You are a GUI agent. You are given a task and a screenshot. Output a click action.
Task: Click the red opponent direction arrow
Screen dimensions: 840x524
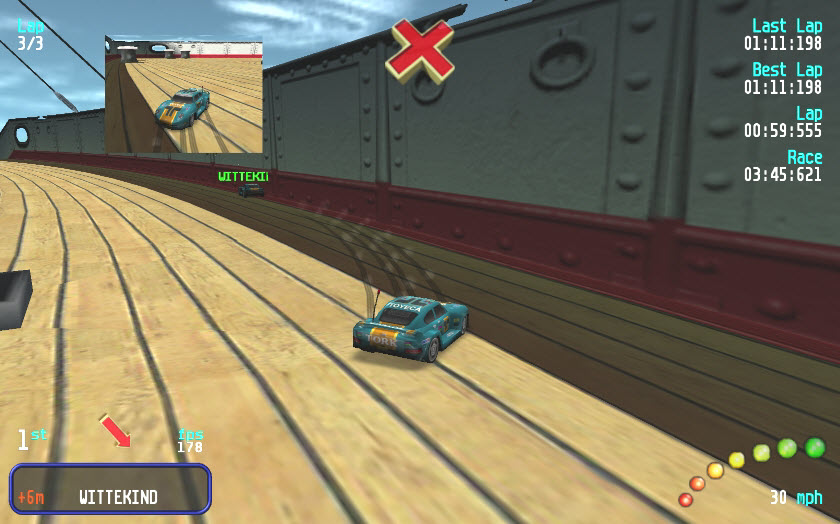pos(116,431)
